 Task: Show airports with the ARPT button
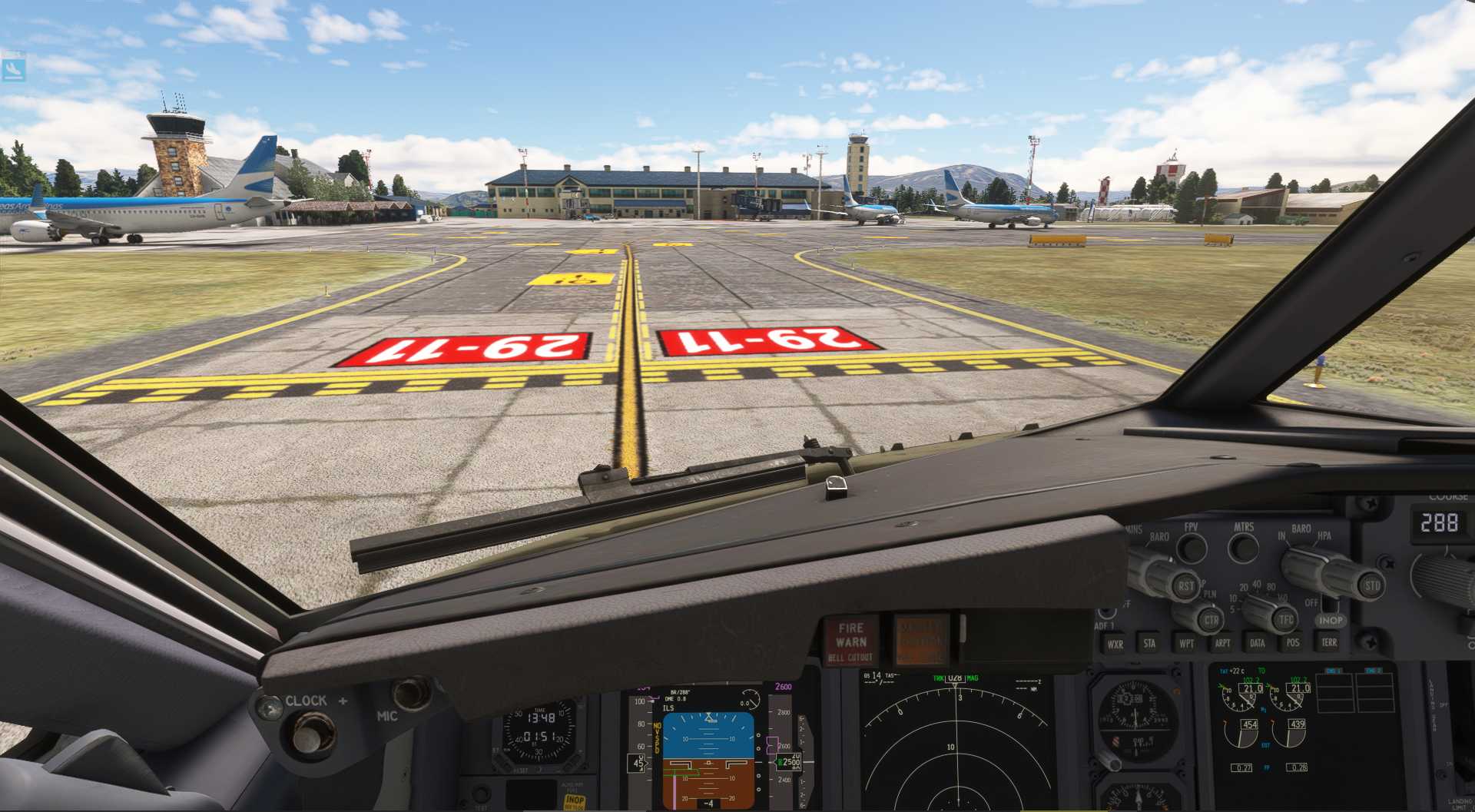[x=1222, y=643]
